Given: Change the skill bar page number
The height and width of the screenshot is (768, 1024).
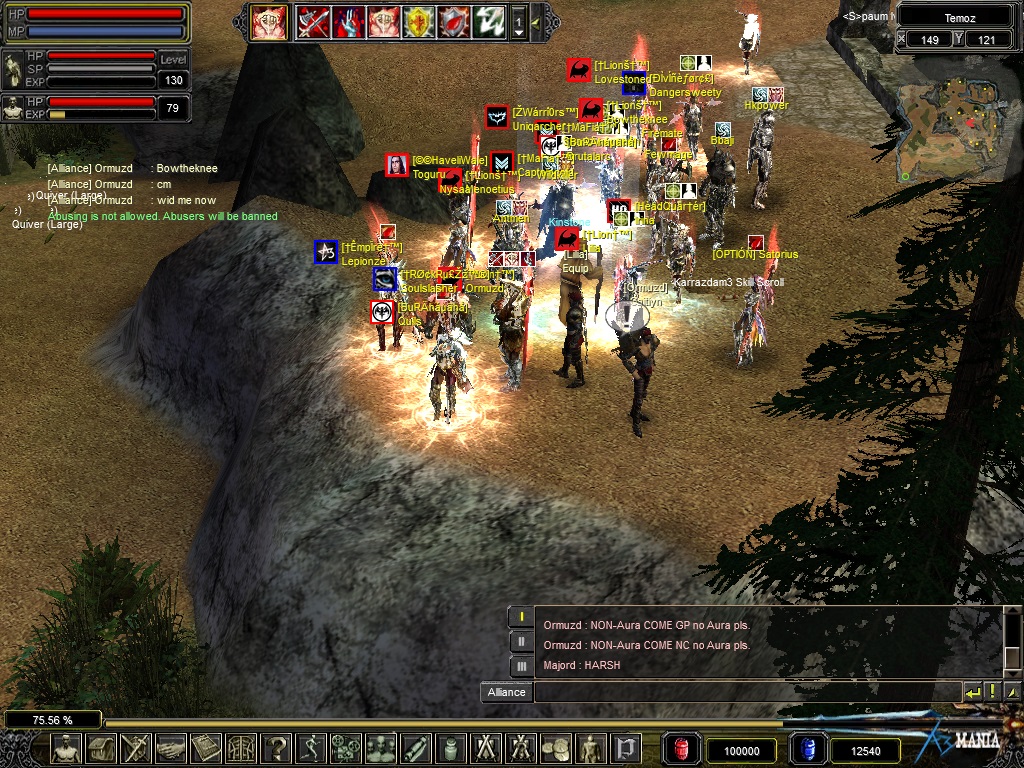Looking at the screenshot, I should (519, 22).
